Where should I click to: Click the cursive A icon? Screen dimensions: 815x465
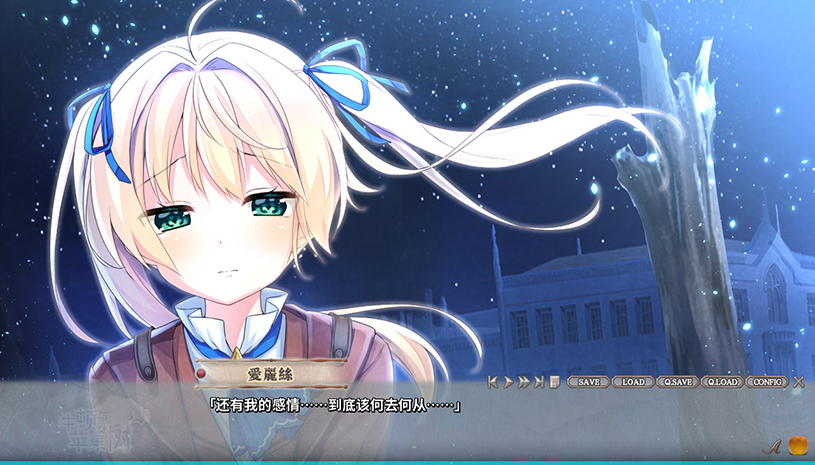772,446
